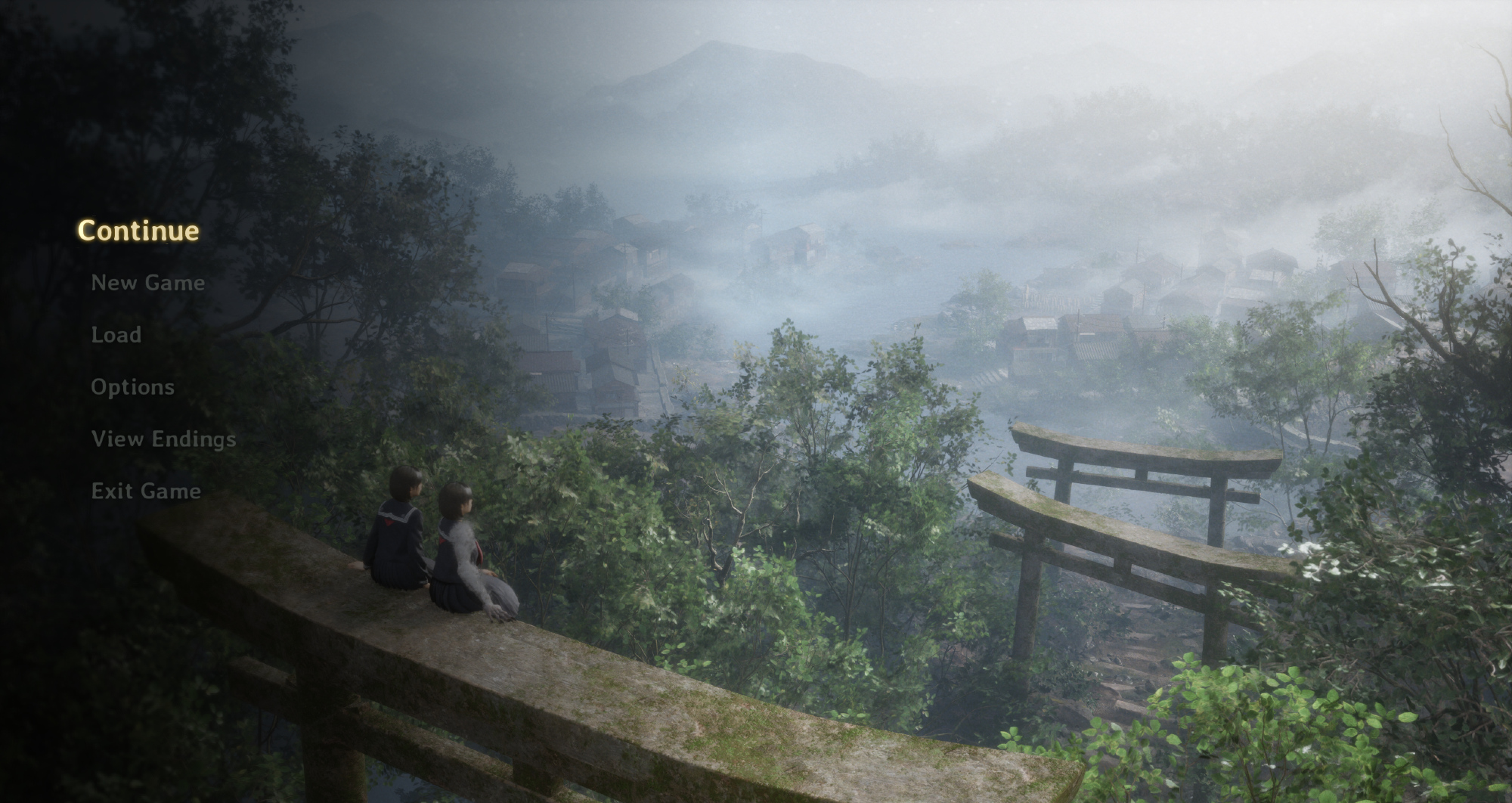Viewport: 1512px width, 803px height.
Task: Open the Options menu
Action: point(133,387)
